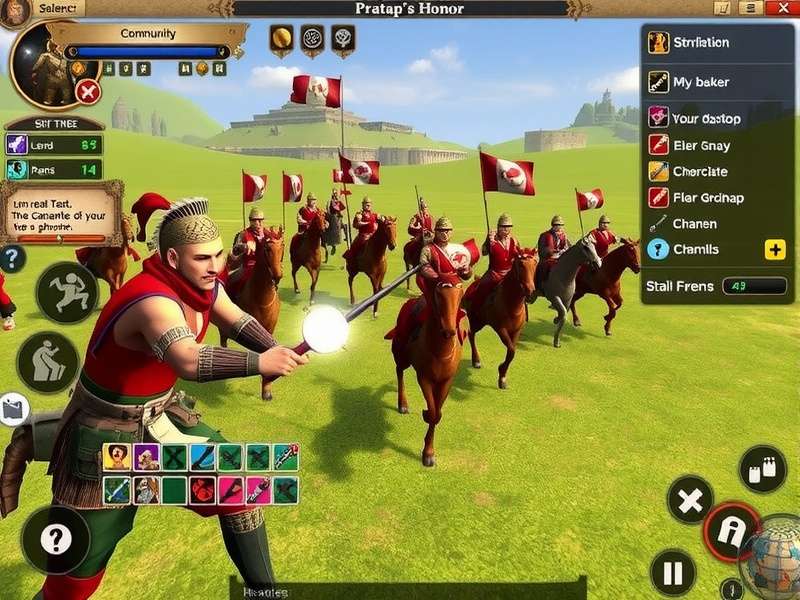
Task: Select the Eler Gnay entry
Action: [702, 145]
